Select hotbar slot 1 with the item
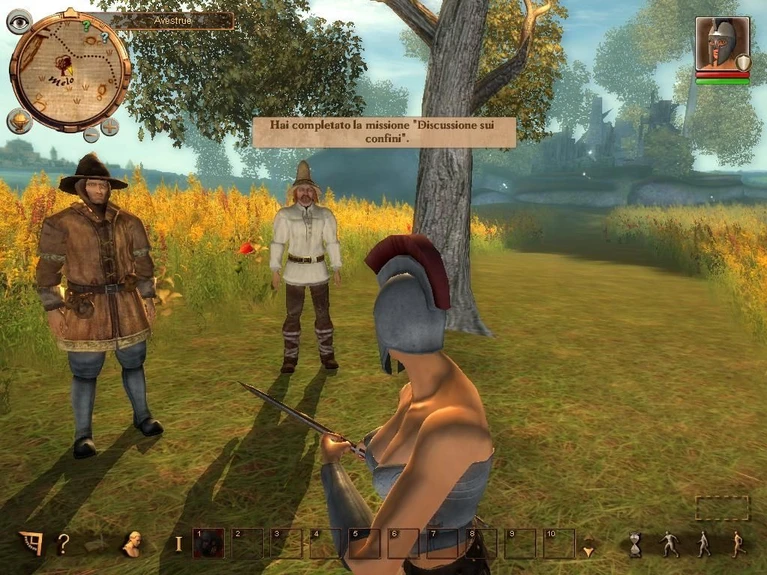Image resolution: width=767 pixels, height=575 pixels. (207, 543)
